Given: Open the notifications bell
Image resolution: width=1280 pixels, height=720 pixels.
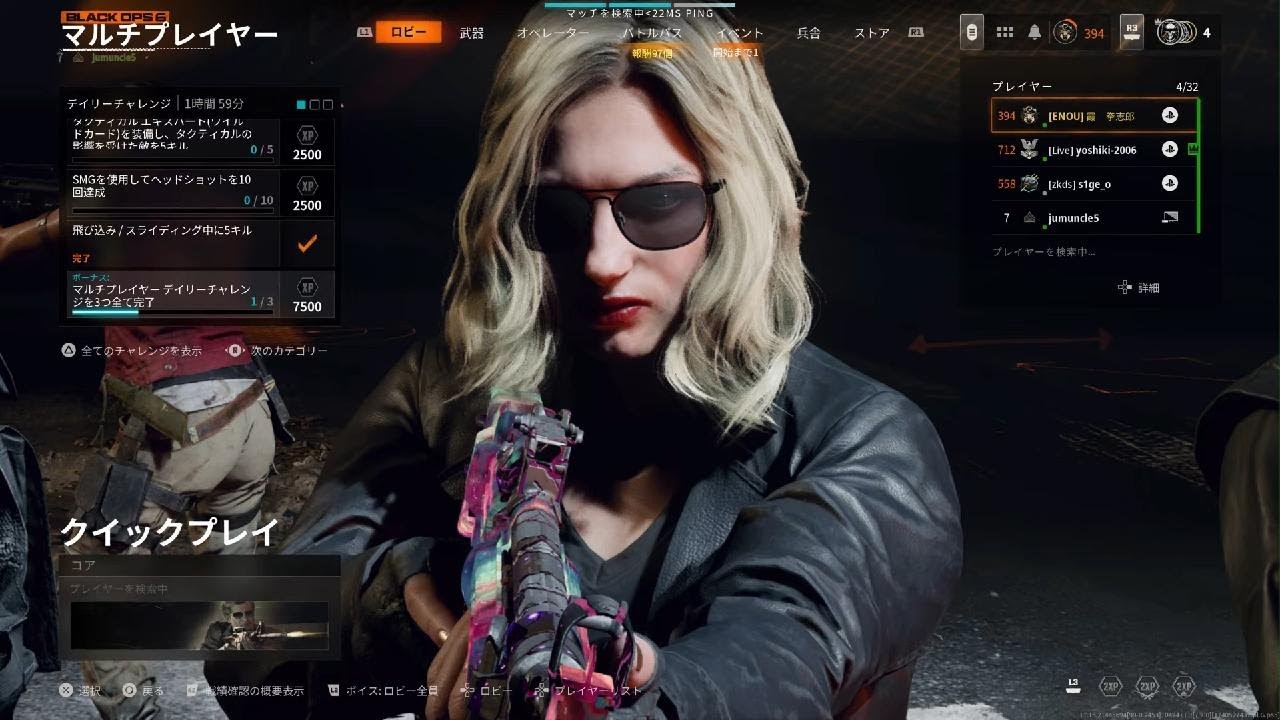Looking at the screenshot, I should tap(1033, 33).
